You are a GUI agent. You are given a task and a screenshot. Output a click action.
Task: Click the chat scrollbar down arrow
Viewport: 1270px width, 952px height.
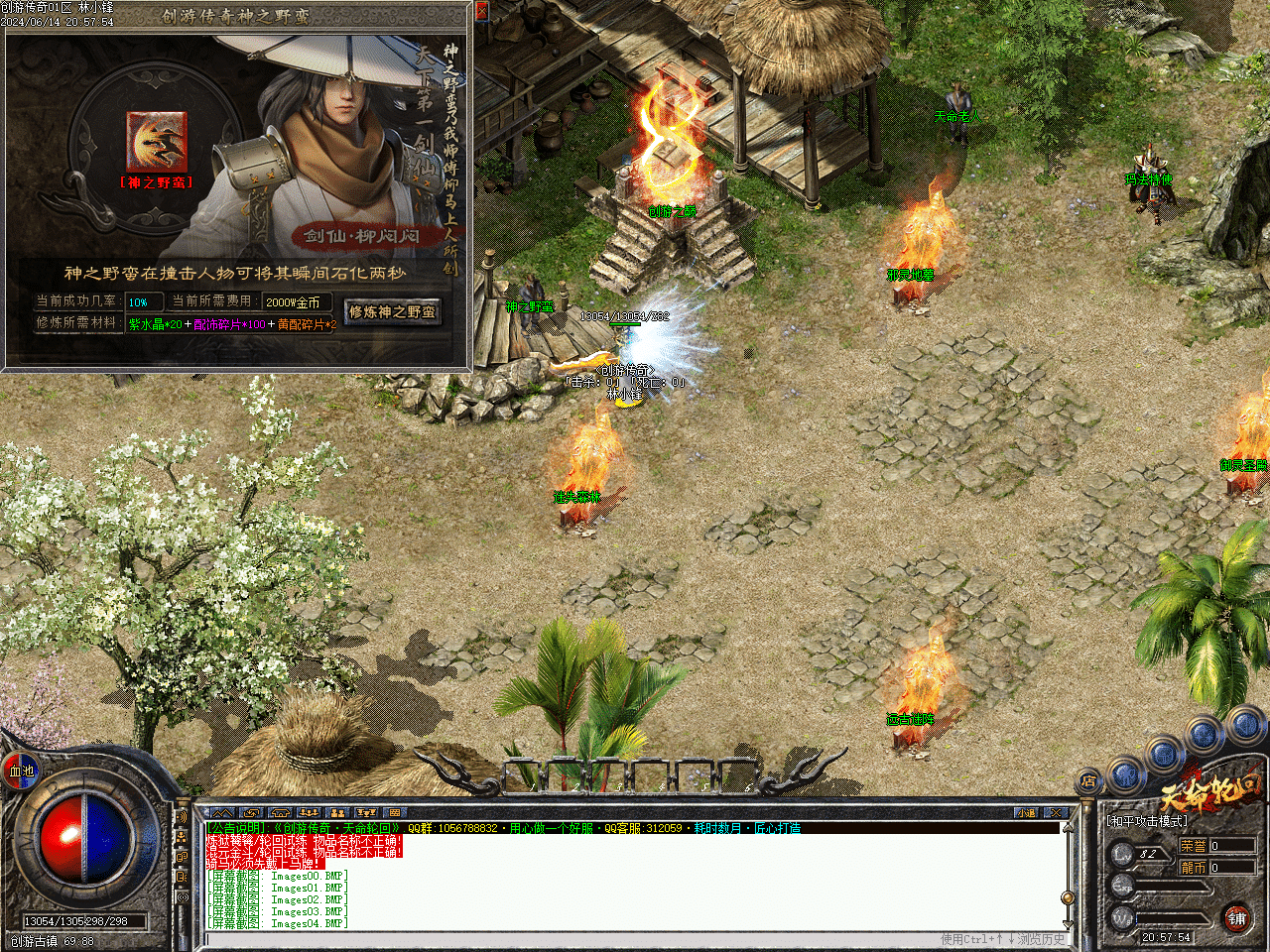click(x=1068, y=922)
